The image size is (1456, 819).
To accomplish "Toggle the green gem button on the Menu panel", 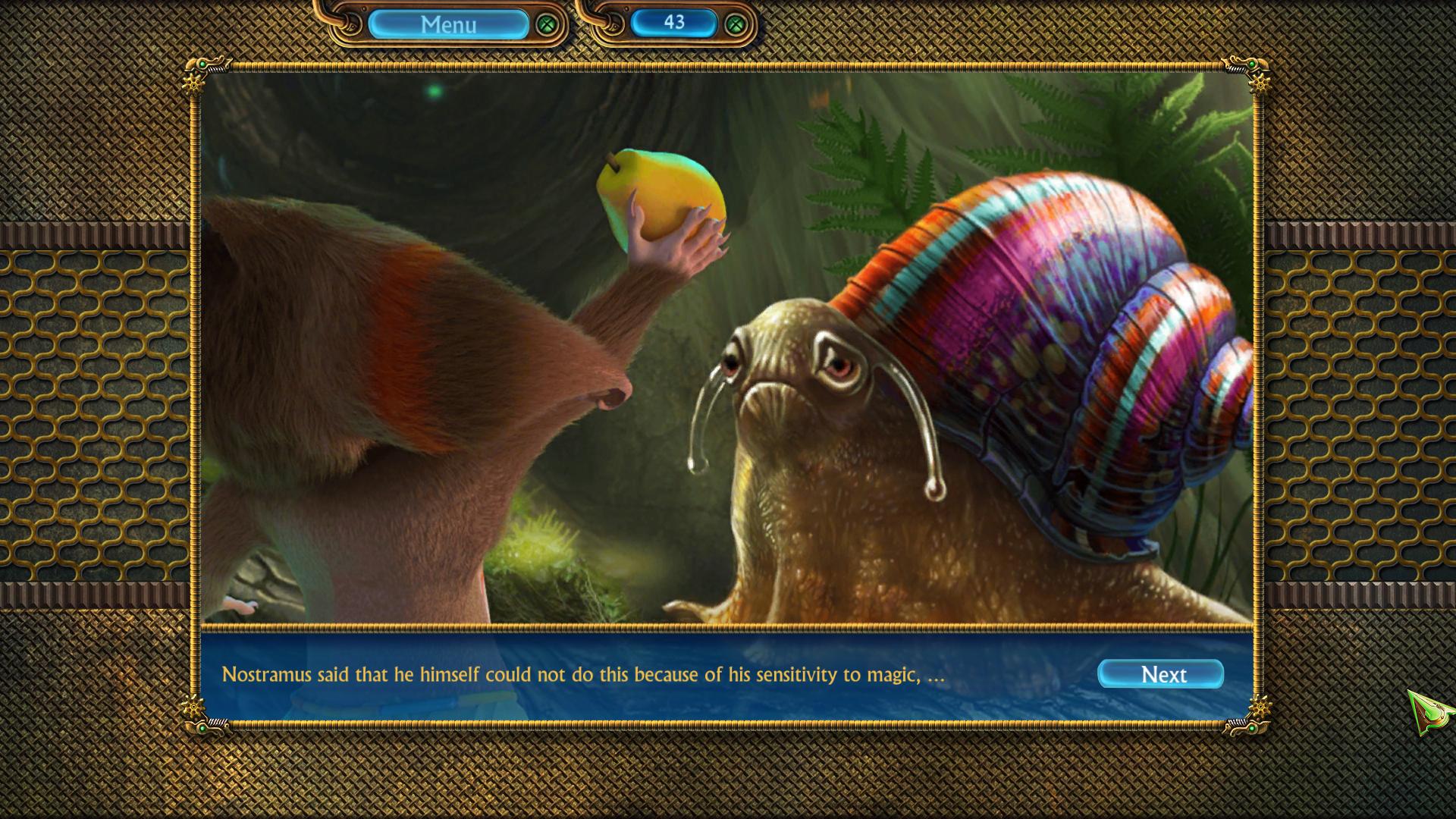I will pyautogui.click(x=546, y=24).
